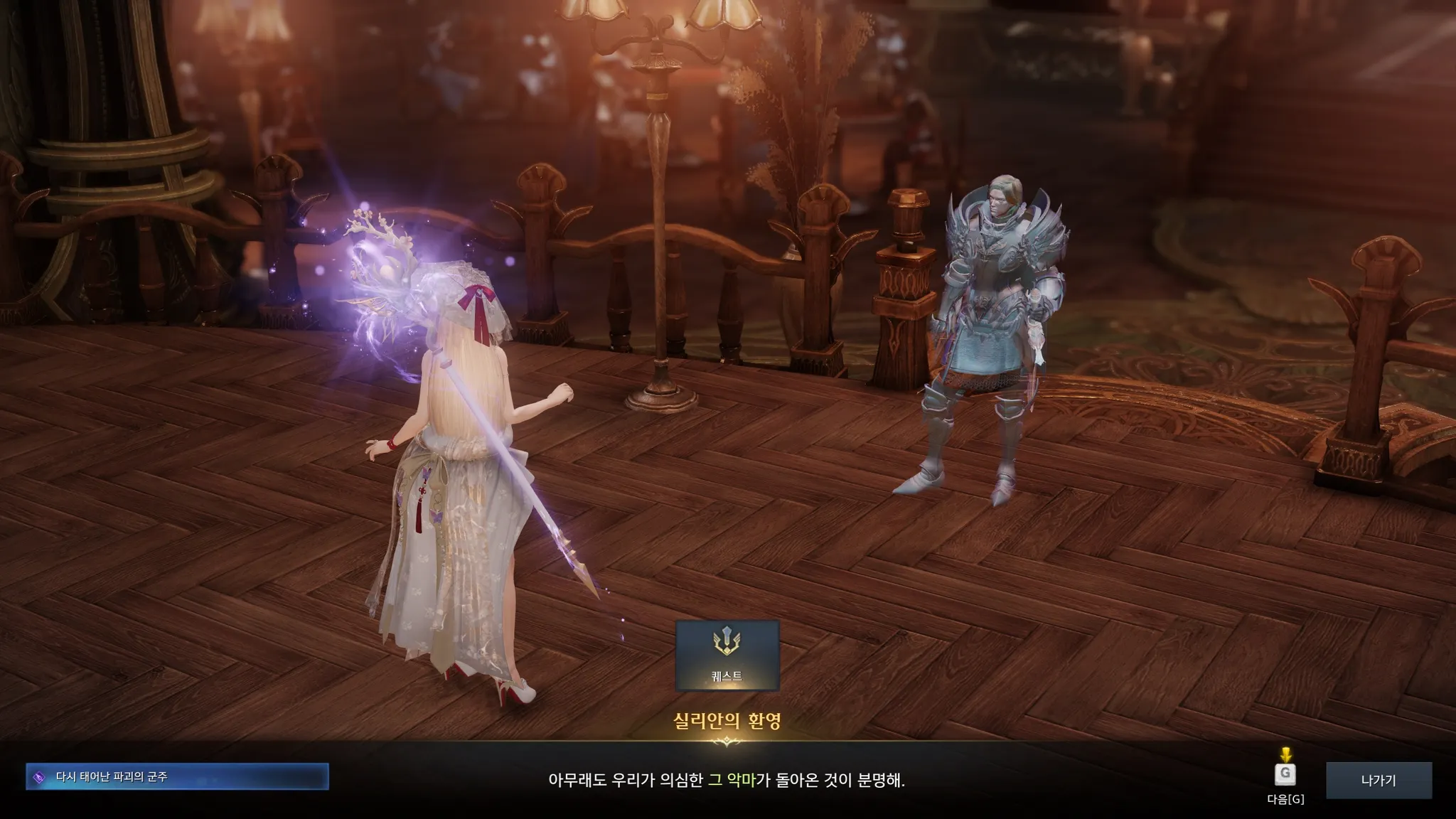Open the 퀘스트 quest dialogue option
Image resolution: width=1456 pixels, height=819 pixels.
coord(727,655)
